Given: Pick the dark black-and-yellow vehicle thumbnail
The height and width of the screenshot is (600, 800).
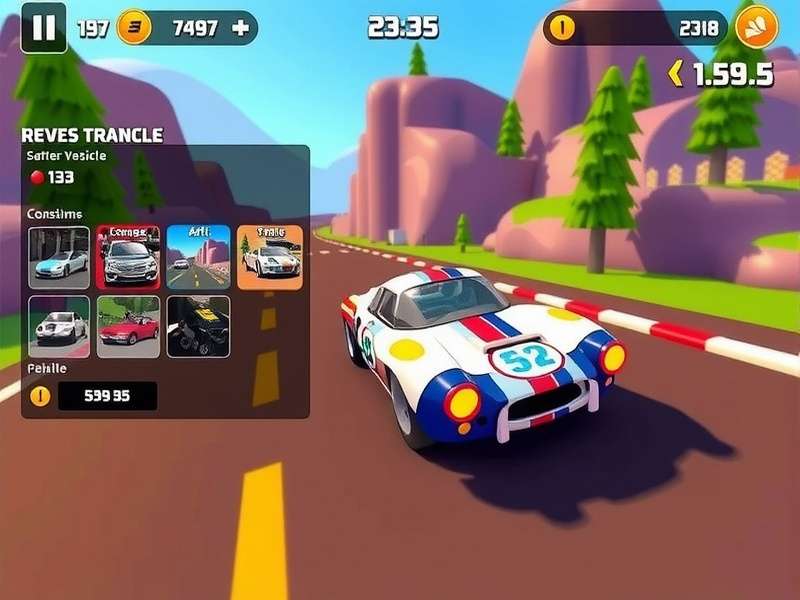Looking at the screenshot, I should coord(198,326).
